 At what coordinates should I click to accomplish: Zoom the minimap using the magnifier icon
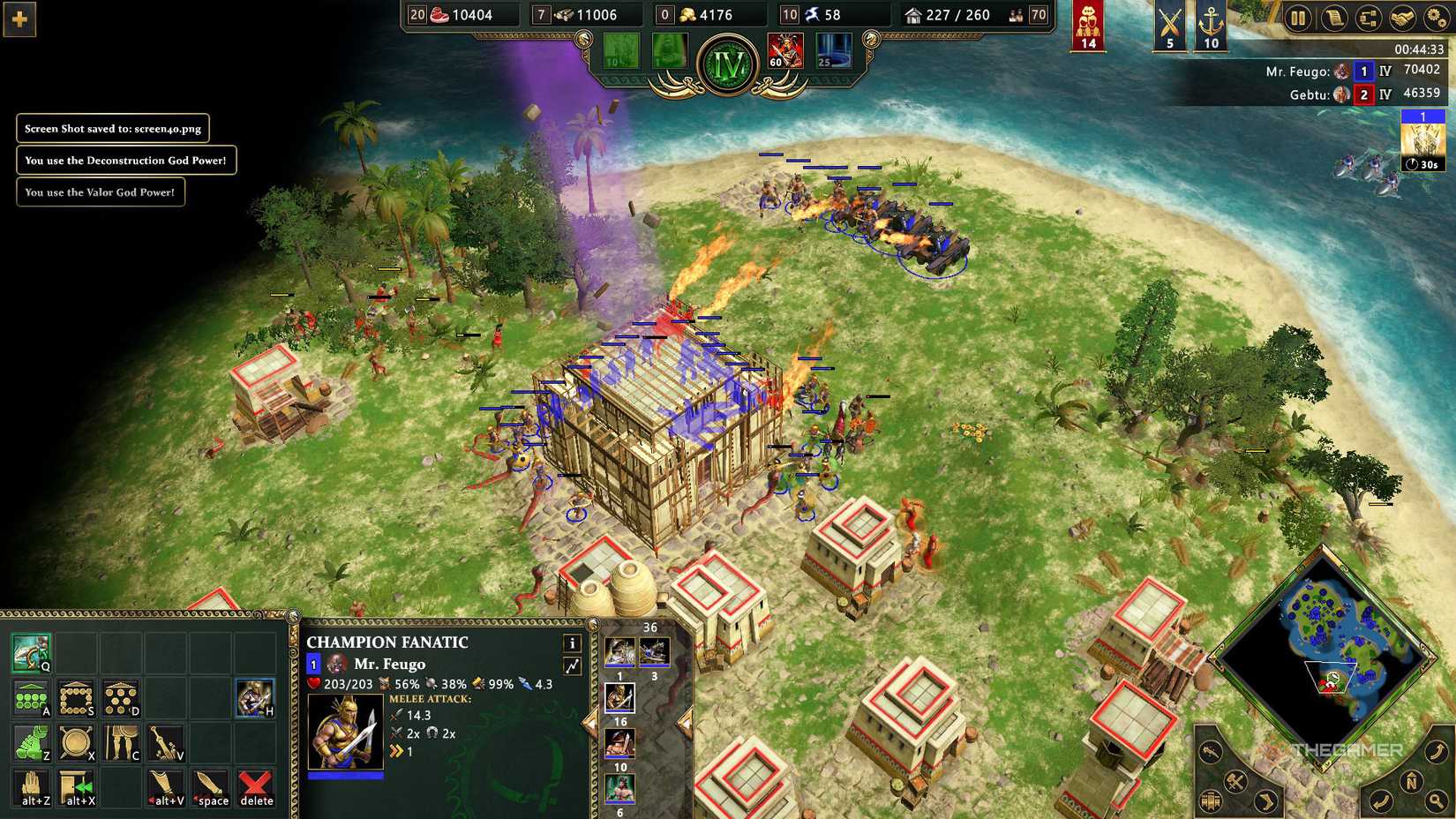pyautogui.click(x=1436, y=800)
